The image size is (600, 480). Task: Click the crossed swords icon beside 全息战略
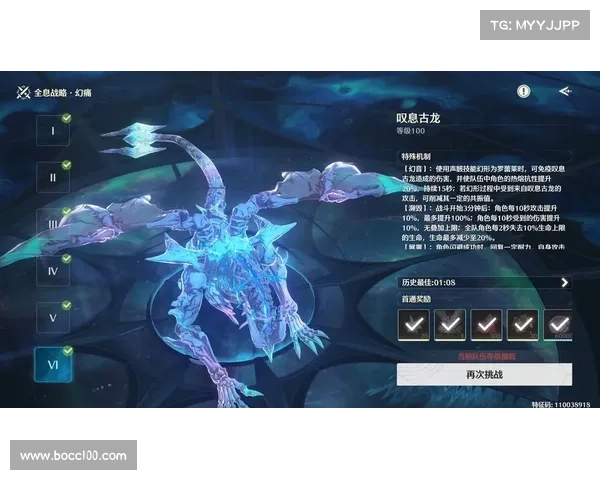(x=23, y=92)
